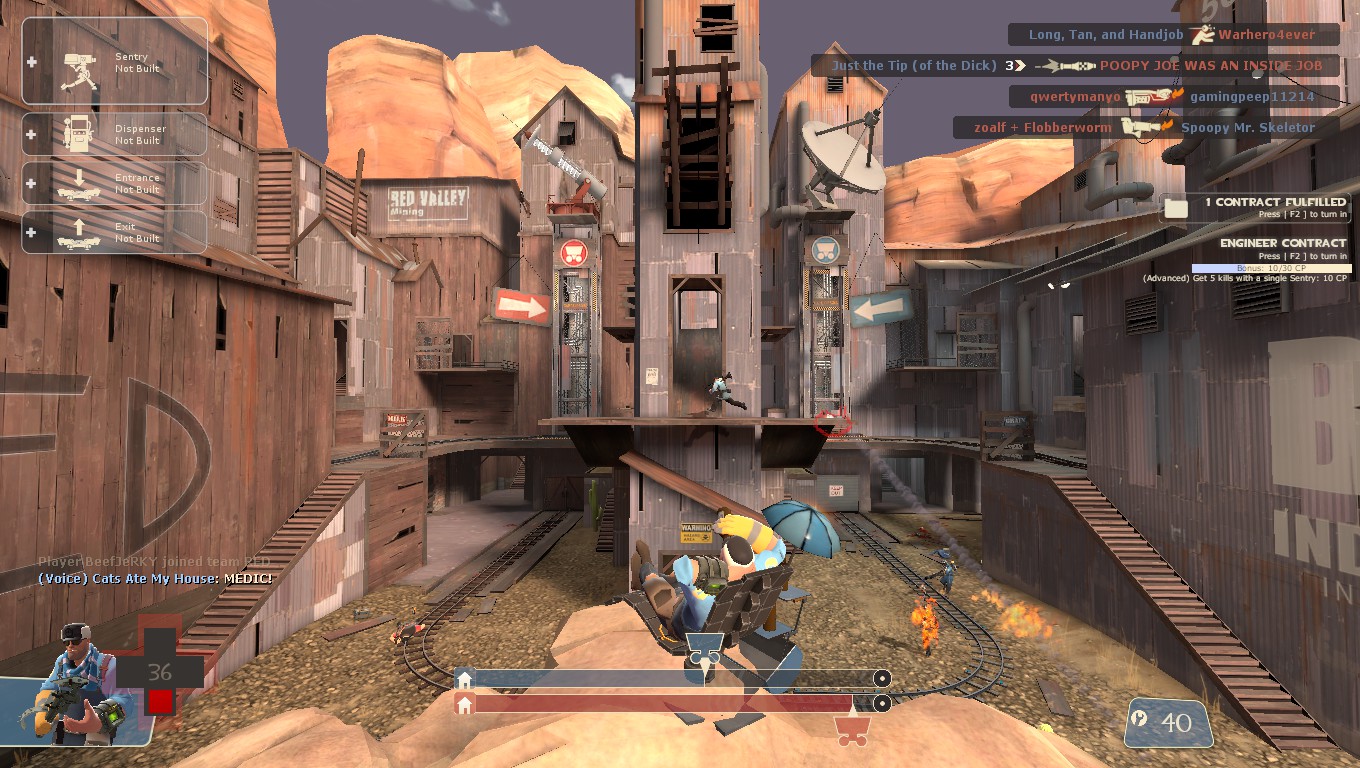Click the Engineer contract bonus progress bar
The width and height of the screenshot is (1360, 768).
(x=1271, y=268)
